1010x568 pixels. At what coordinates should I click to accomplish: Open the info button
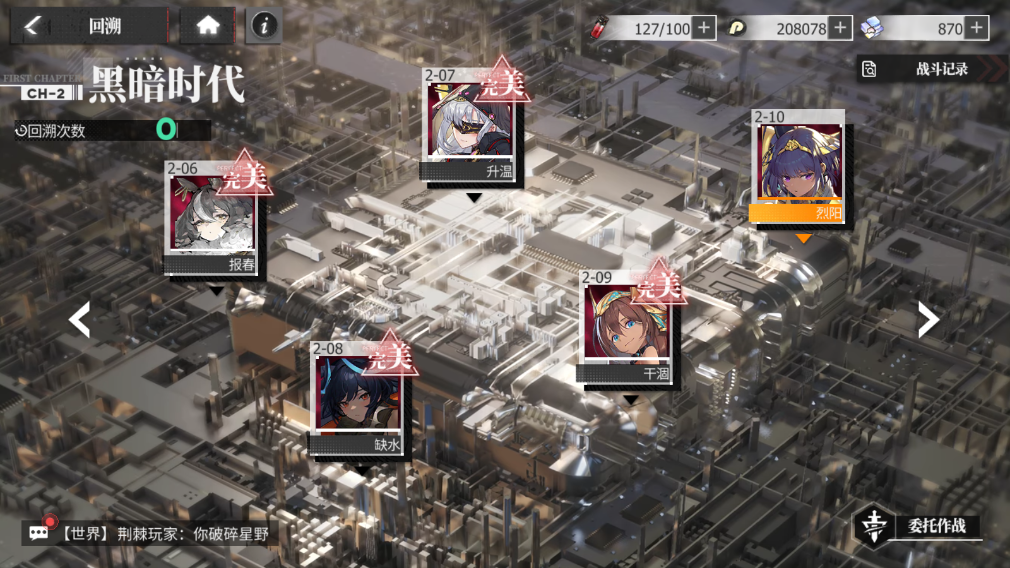(264, 27)
